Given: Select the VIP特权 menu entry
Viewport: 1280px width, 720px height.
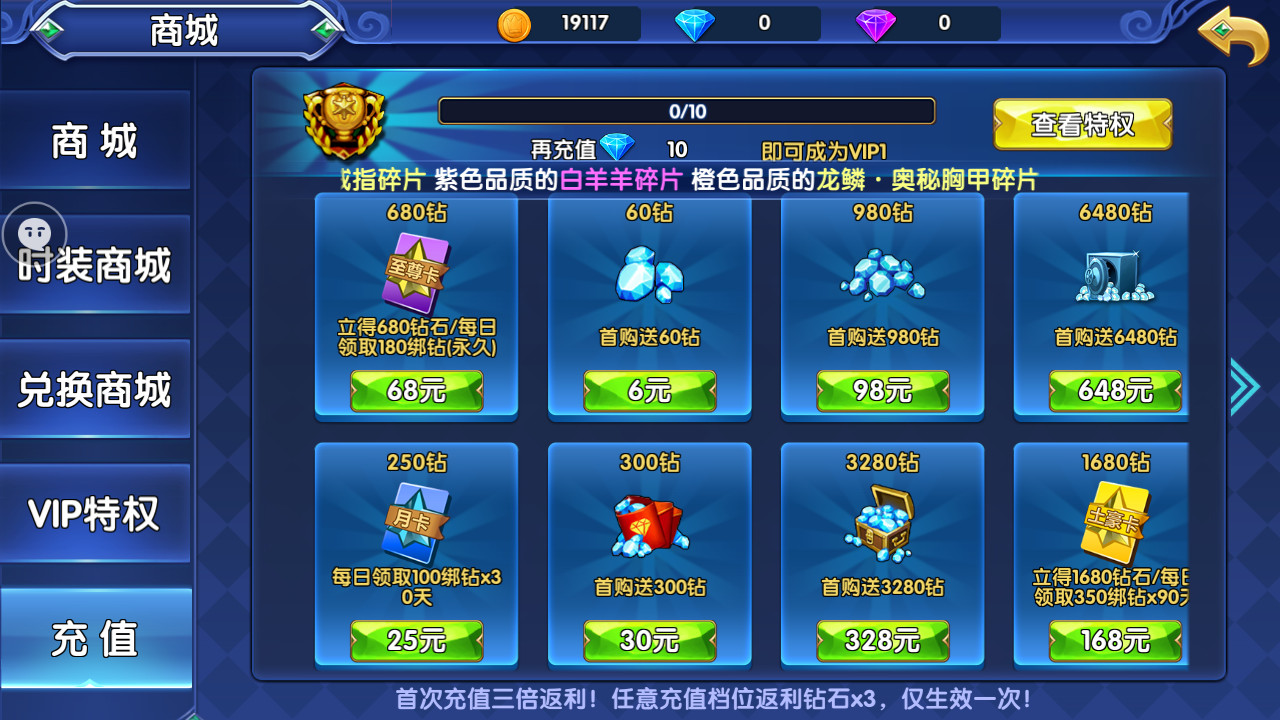Looking at the screenshot, I should click(x=95, y=513).
